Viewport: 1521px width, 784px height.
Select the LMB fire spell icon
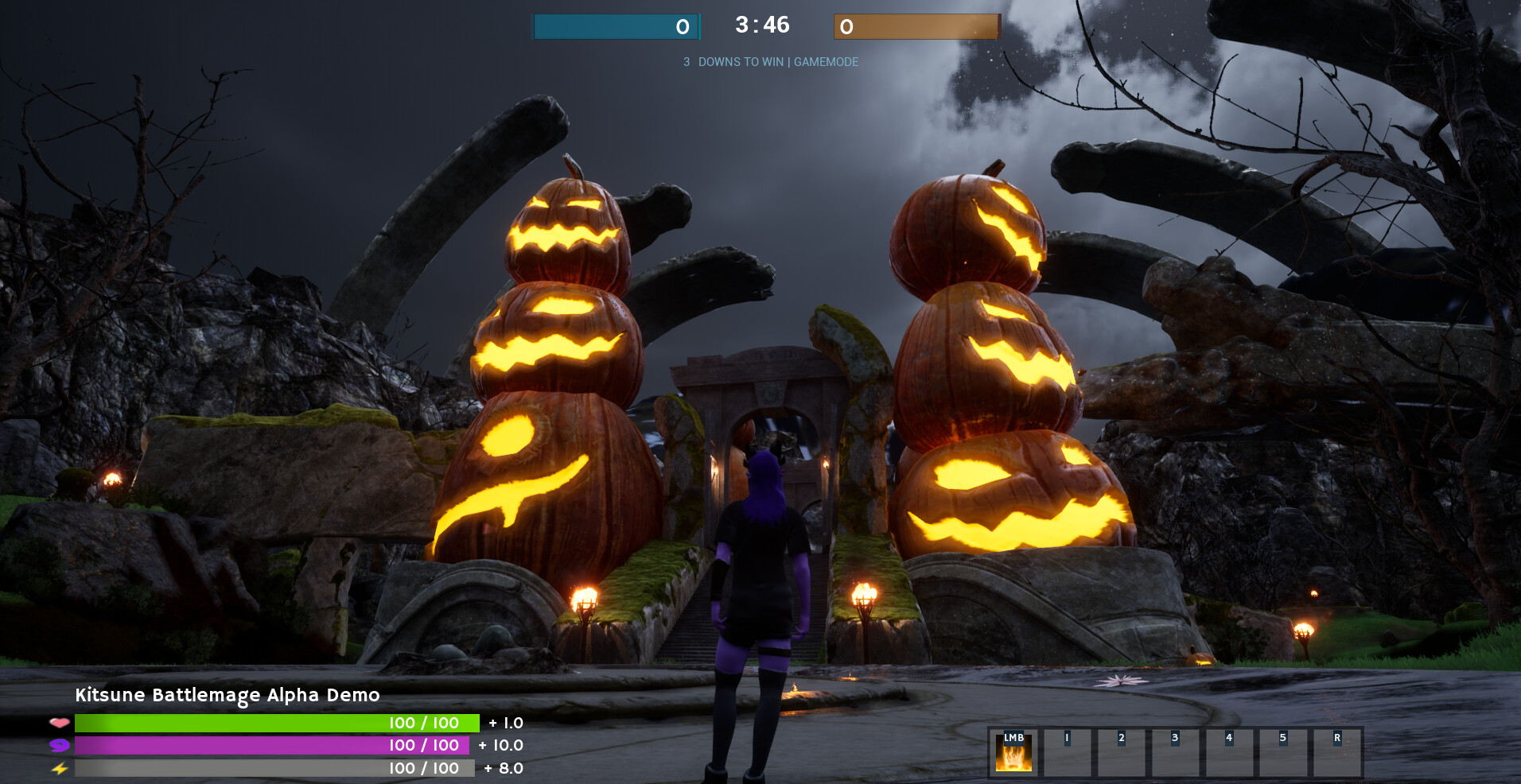[x=1013, y=751]
